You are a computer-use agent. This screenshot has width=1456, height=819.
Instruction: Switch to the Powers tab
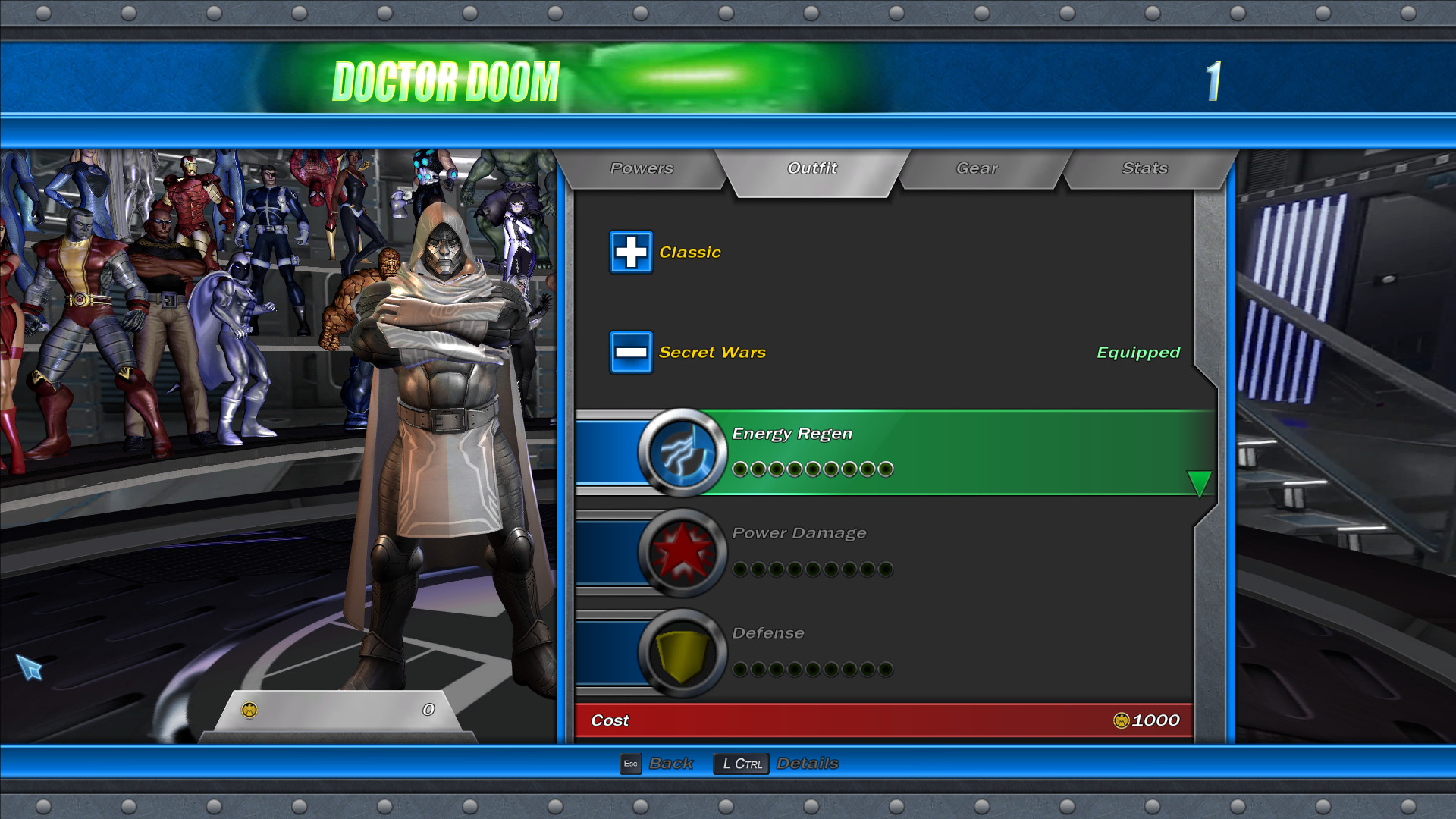(x=641, y=168)
